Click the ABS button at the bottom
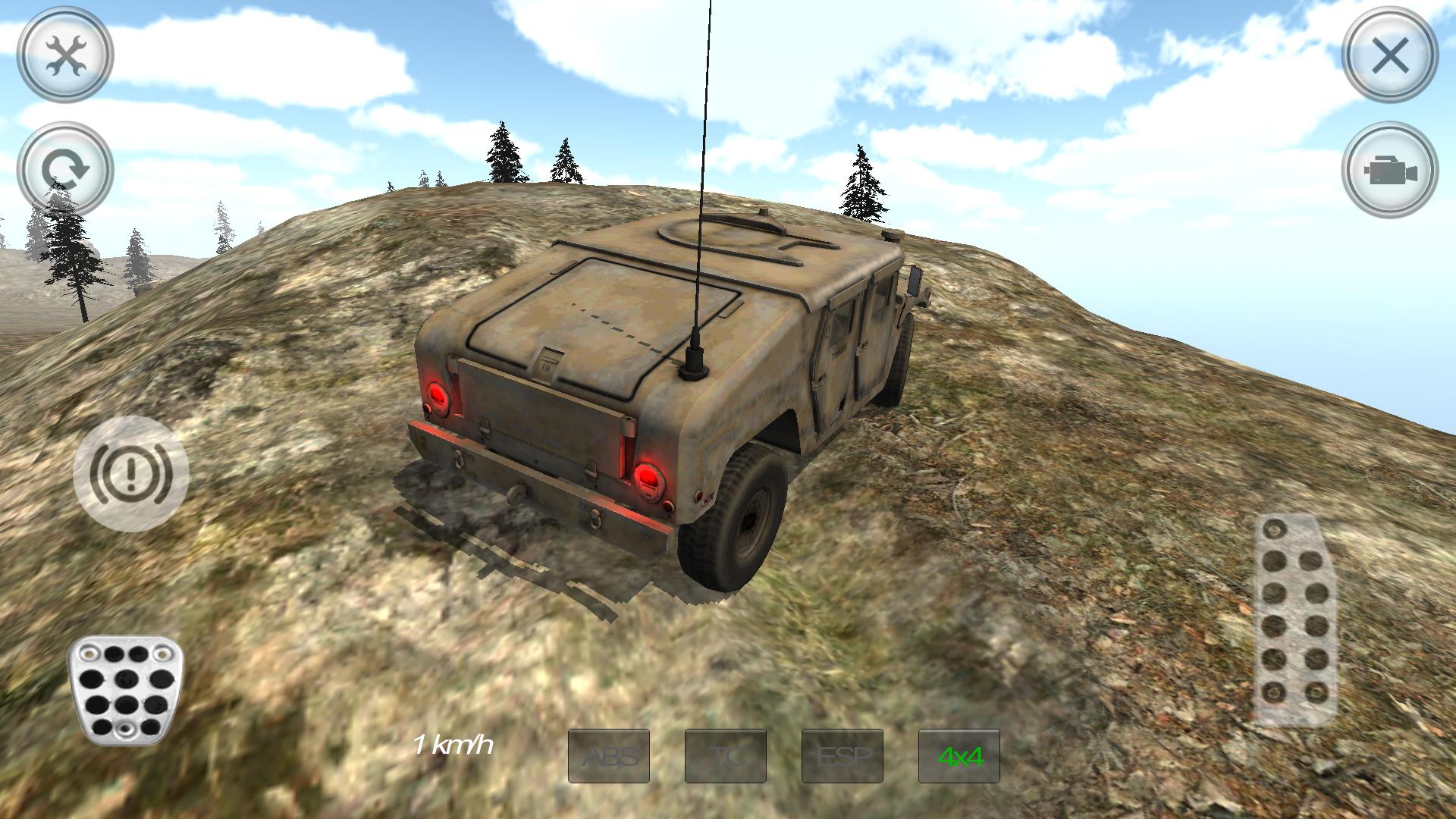This screenshot has width=1456, height=819. (611, 755)
